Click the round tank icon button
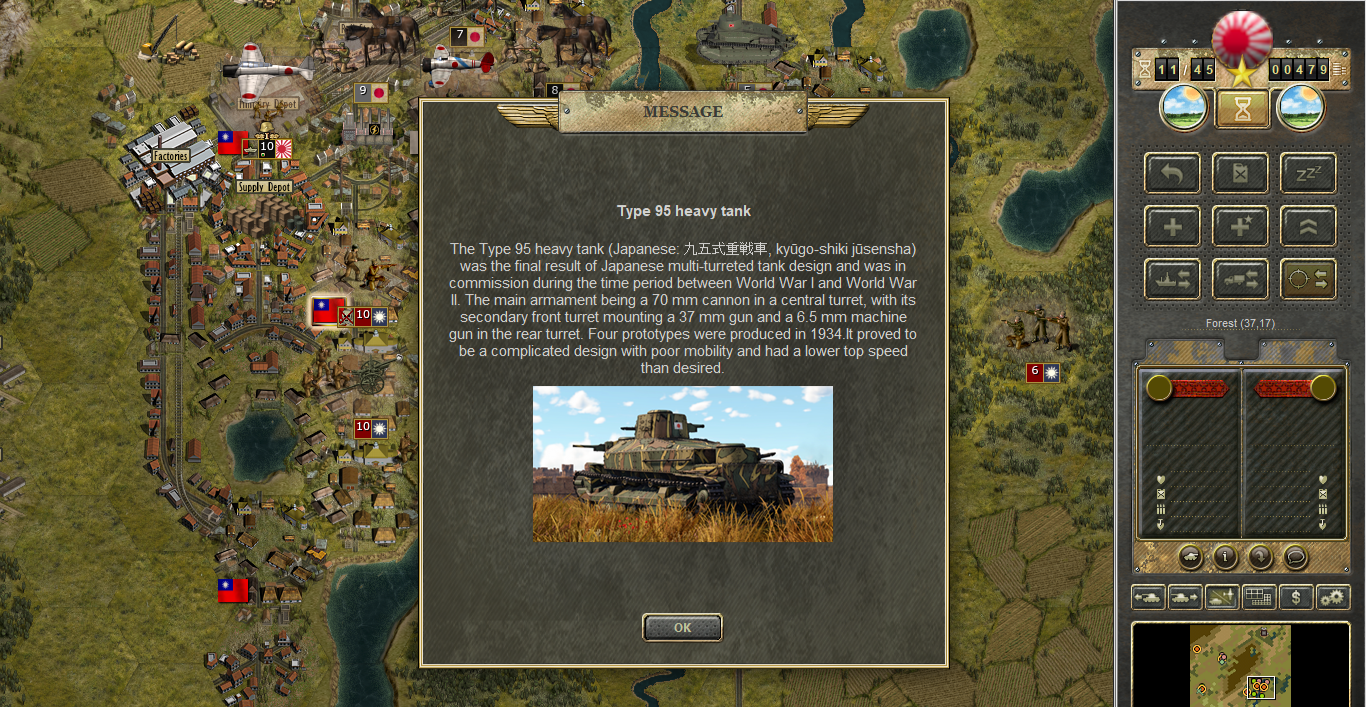This screenshot has height=707, width=1366. point(1190,557)
